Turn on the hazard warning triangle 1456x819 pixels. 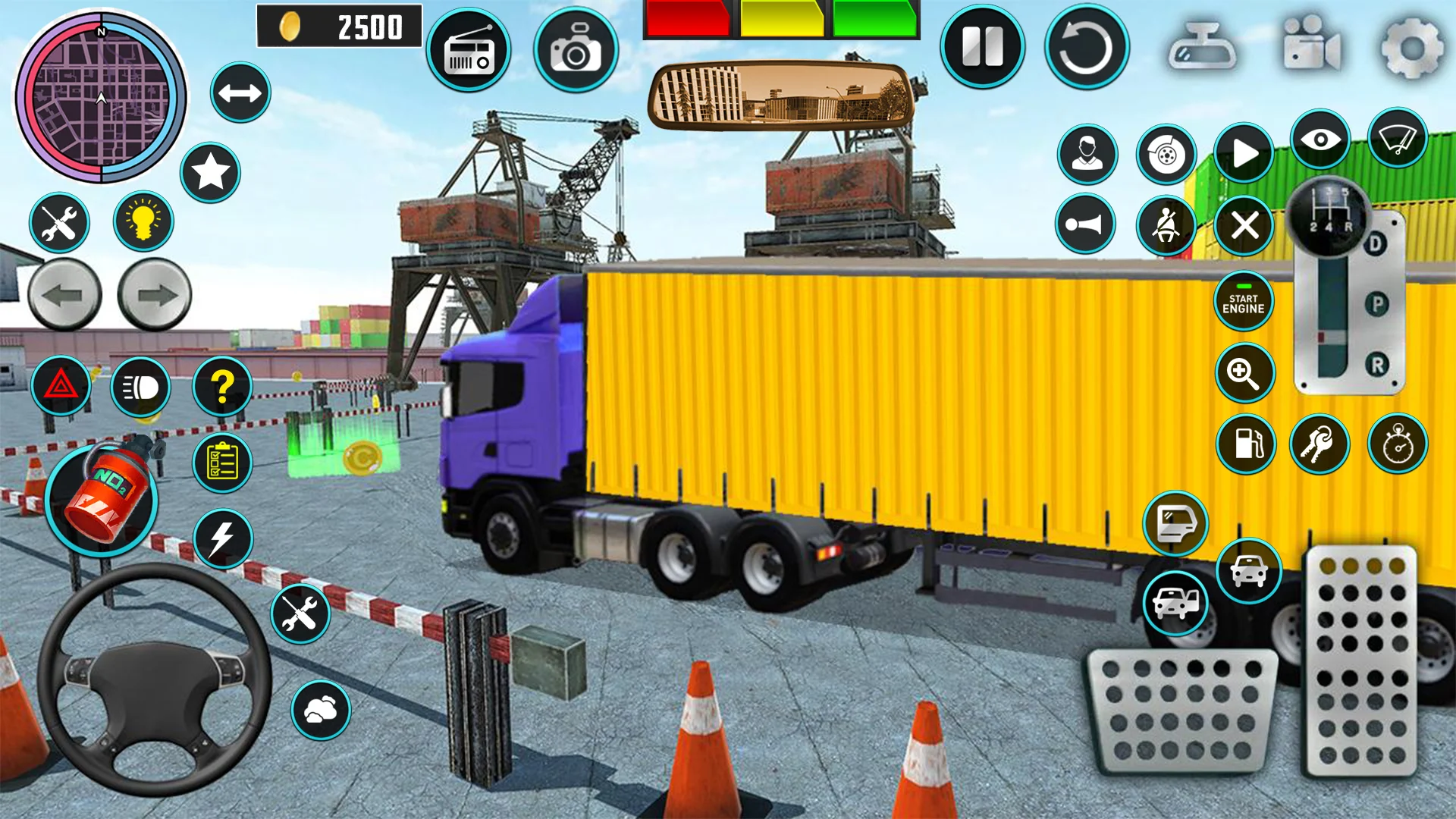click(x=61, y=386)
